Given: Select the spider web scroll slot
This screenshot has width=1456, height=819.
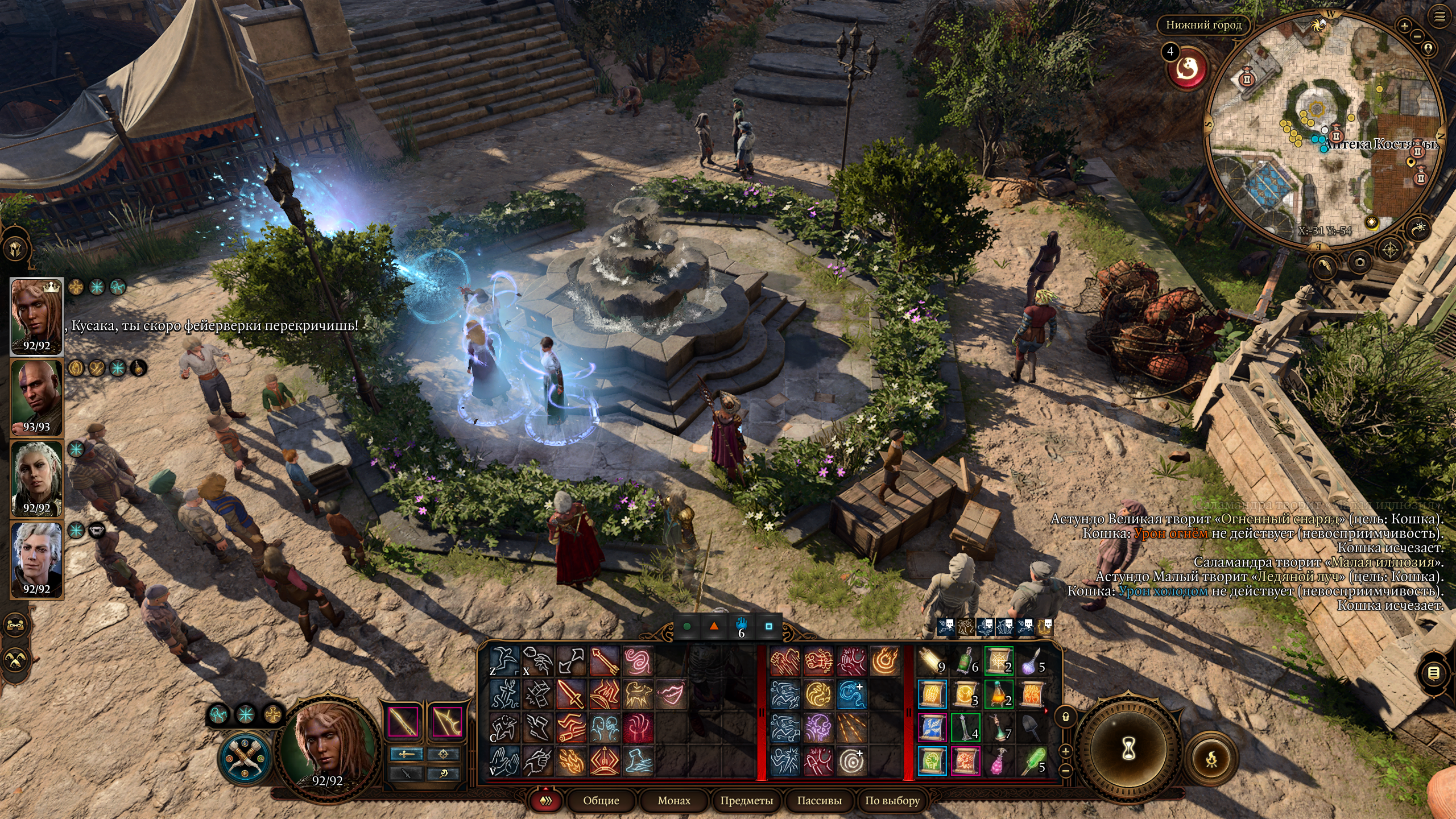Looking at the screenshot, I should point(999,661).
